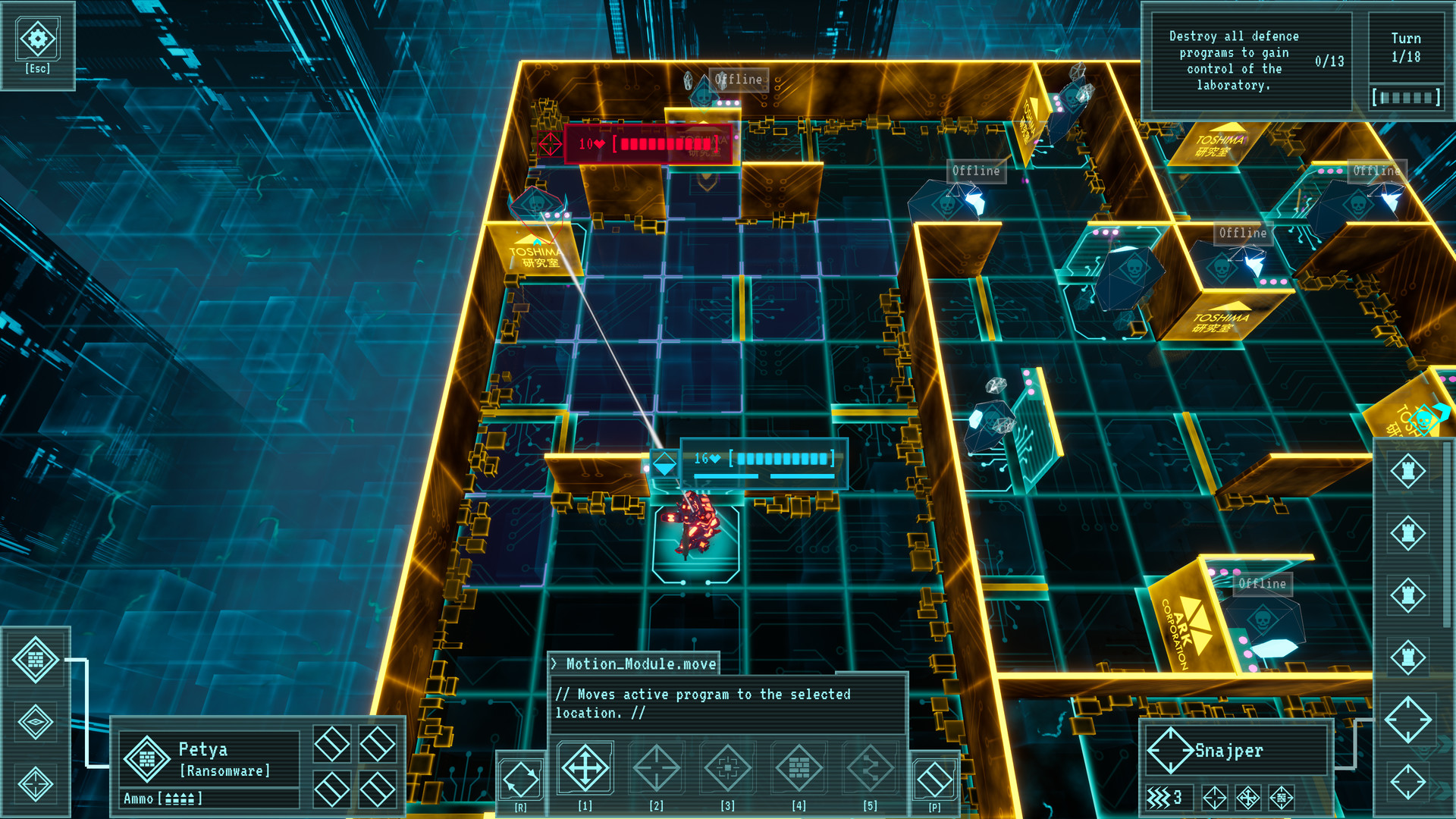Screen dimensions: 1456x819
Task: Select the Motion_Module.move ability in slot [1]
Action: (x=584, y=768)
